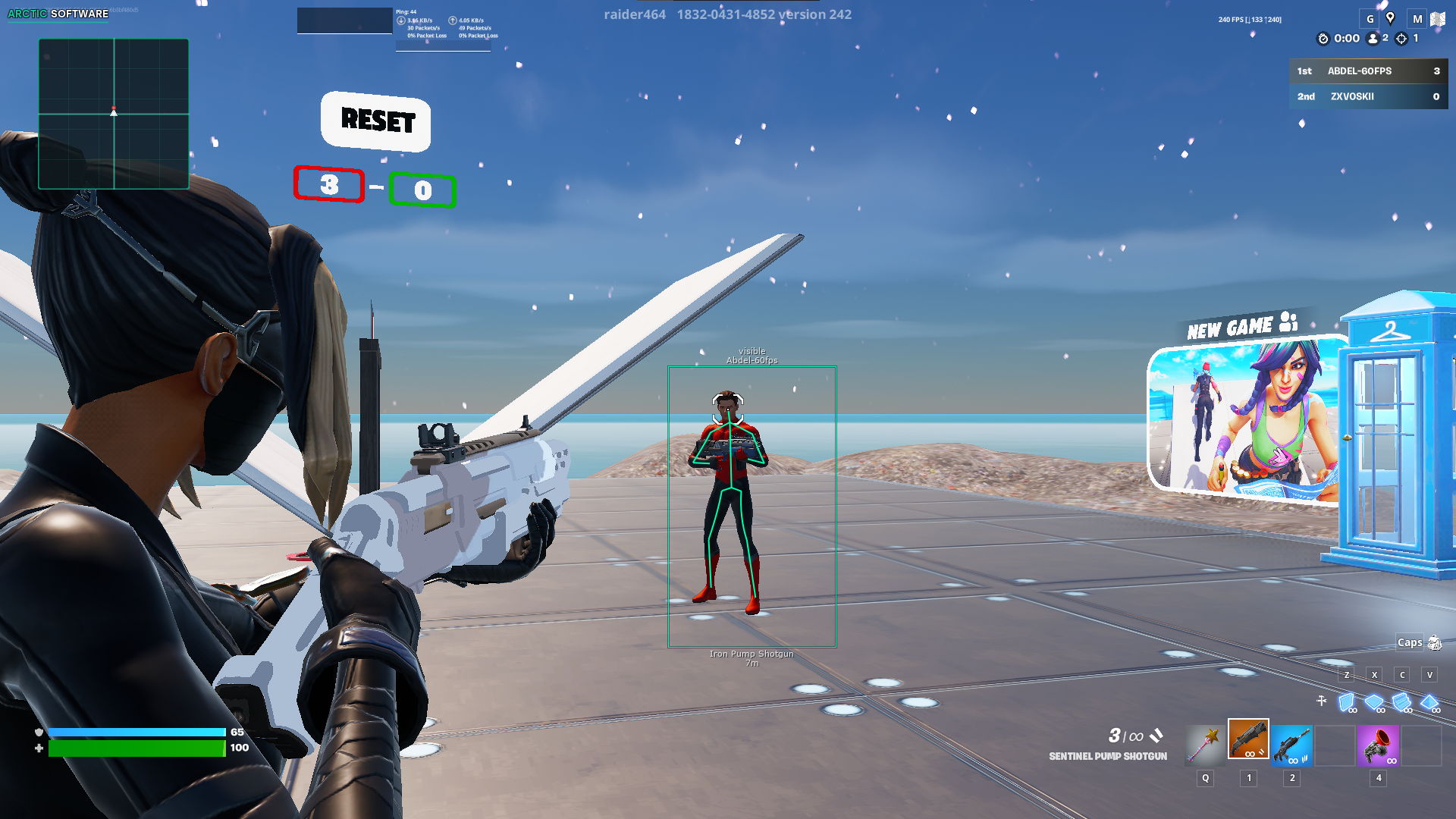Click the map marker pin icon
1456x819 pixels.
point(1390,18)
